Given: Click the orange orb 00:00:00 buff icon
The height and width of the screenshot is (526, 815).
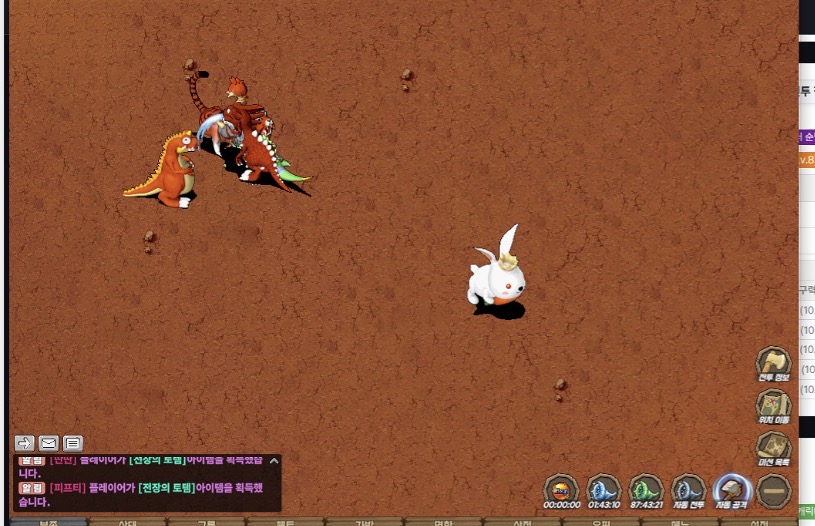Looking at the screenshot, I should 561,490.
